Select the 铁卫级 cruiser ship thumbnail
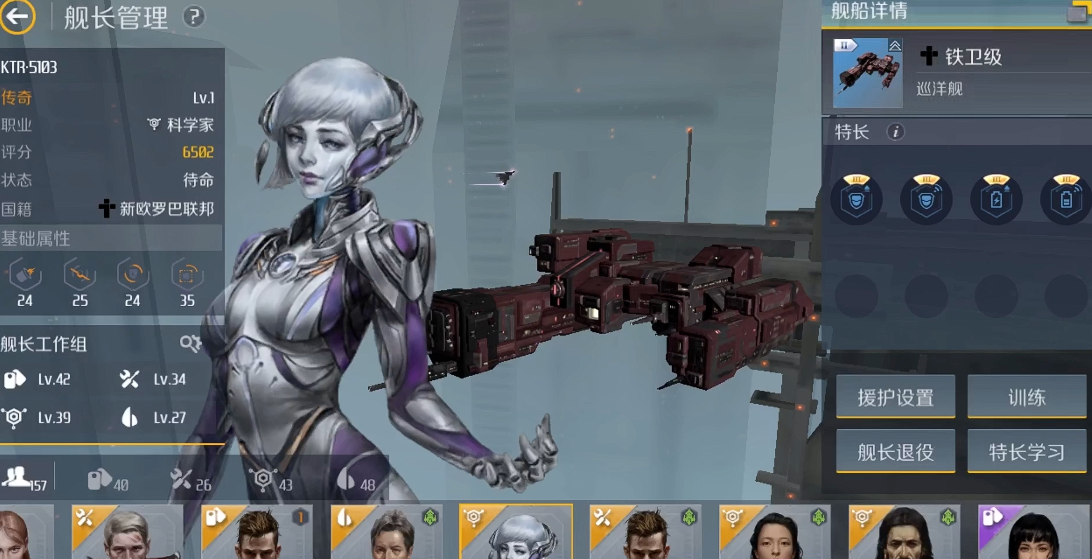 [x=861, y=73]
